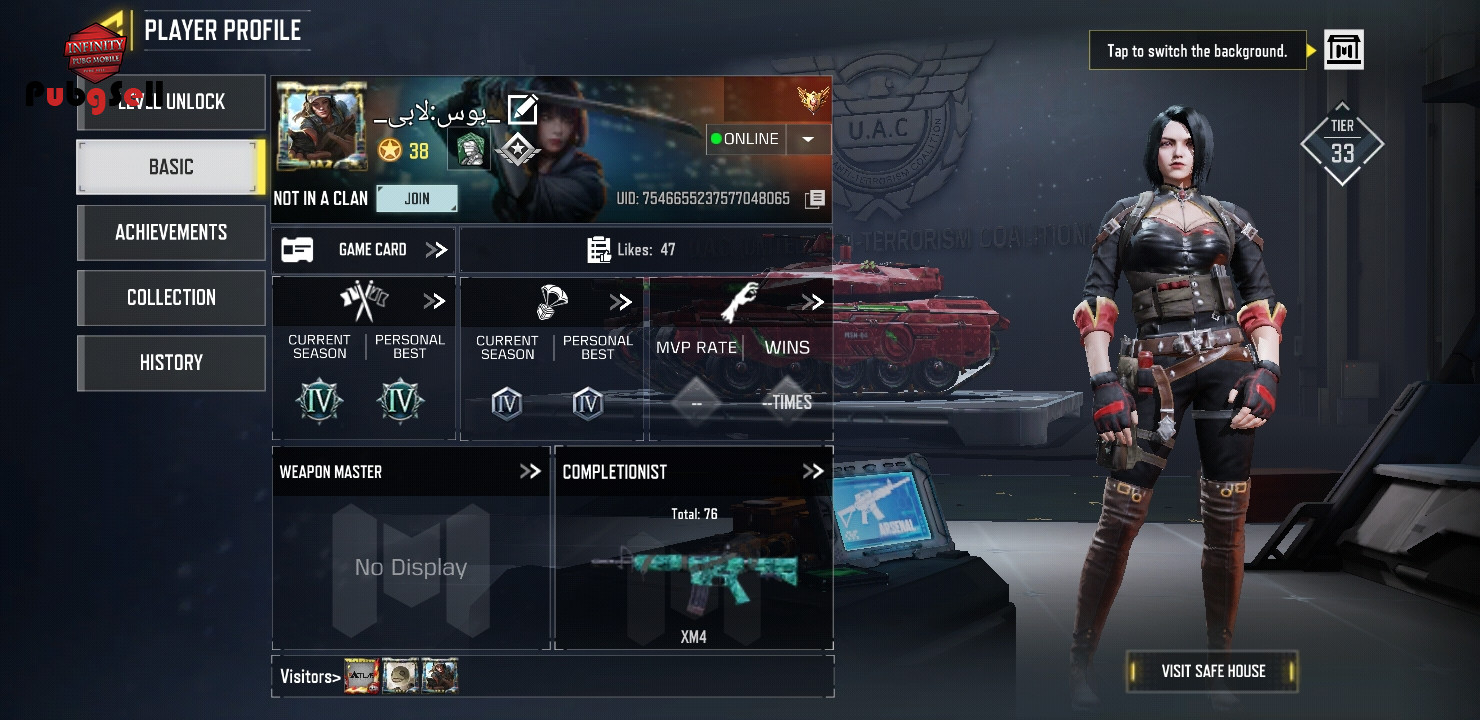1480x720 pixels.
Task: Visit the Safe House
Action: (1212, 671)
